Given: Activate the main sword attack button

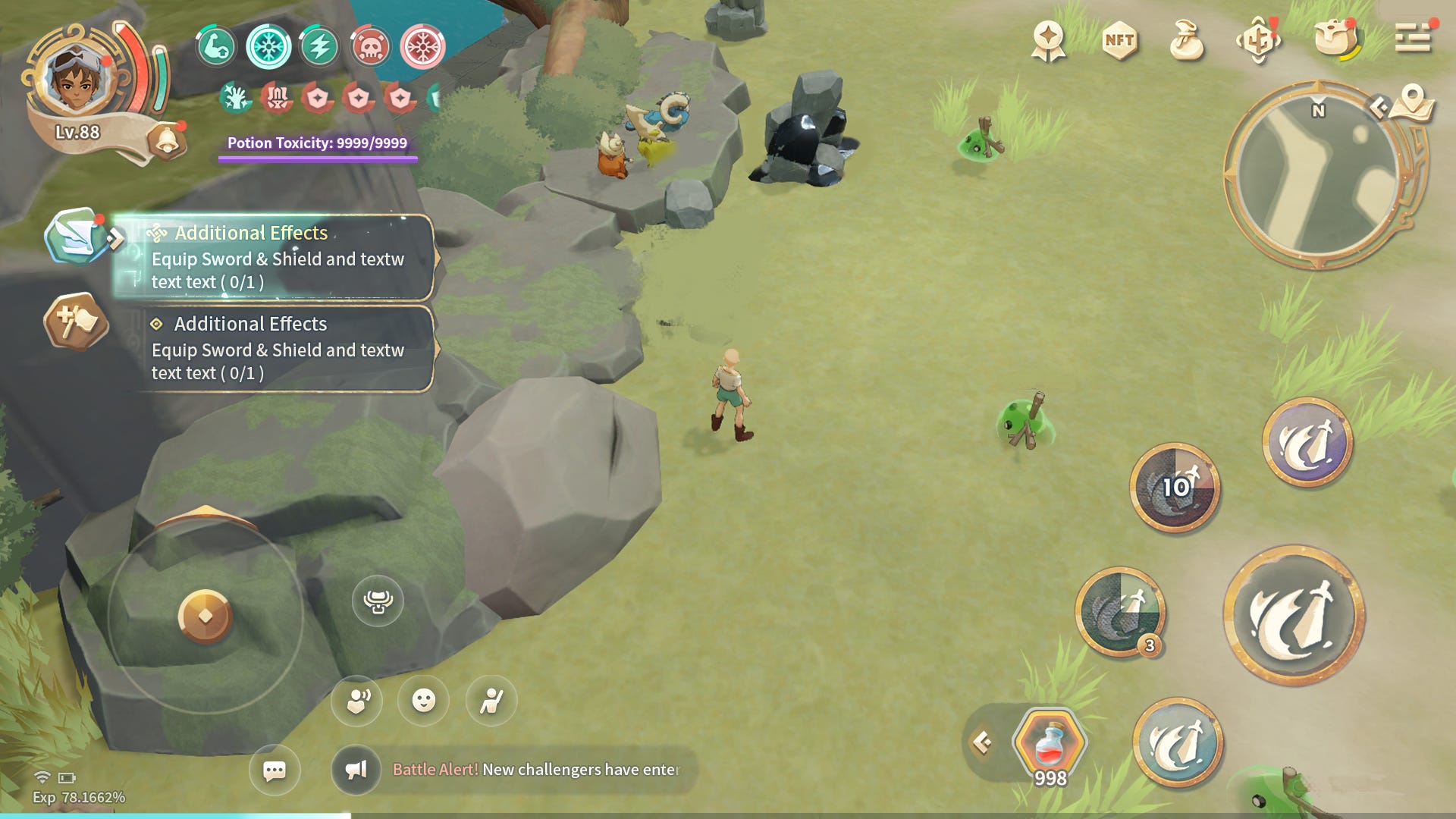Looking at the screenshot, I should coord(1294,615).
